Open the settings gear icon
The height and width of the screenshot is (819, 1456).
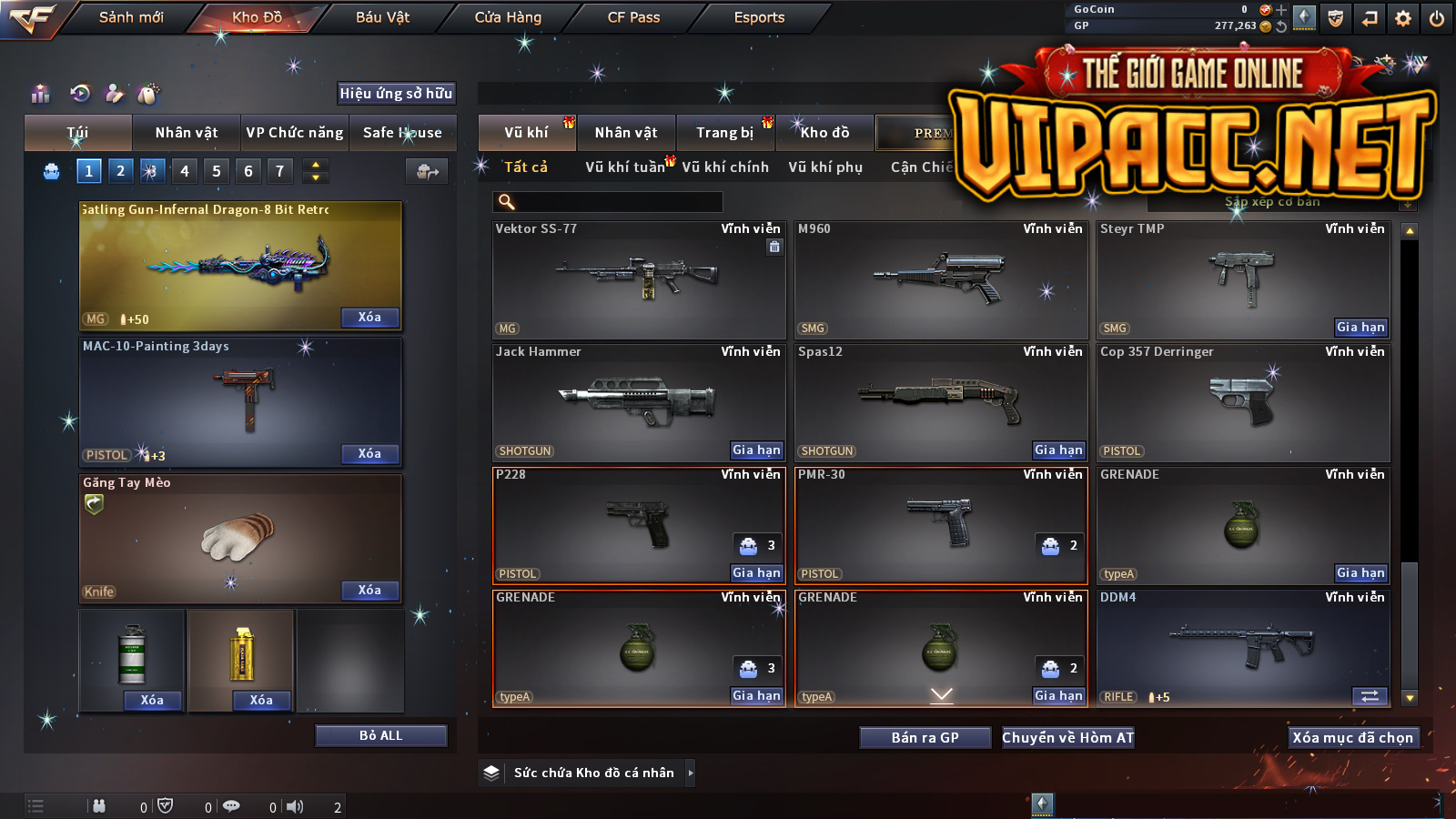click(1403, 18)
